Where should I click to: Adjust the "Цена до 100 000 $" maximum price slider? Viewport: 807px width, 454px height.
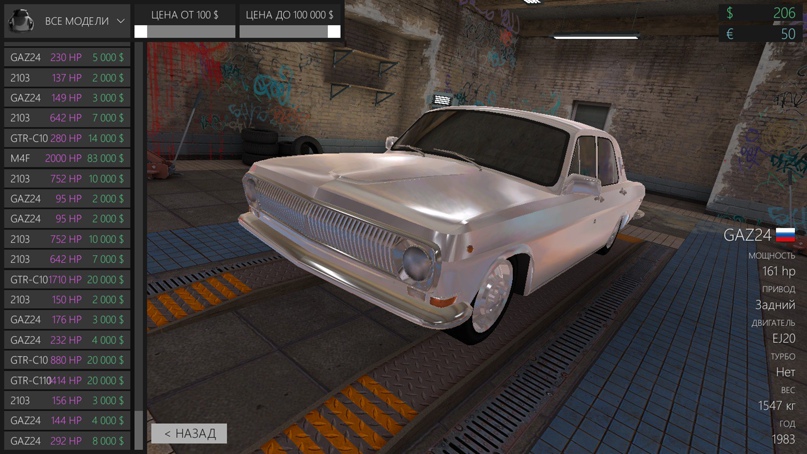click(333, 32)
